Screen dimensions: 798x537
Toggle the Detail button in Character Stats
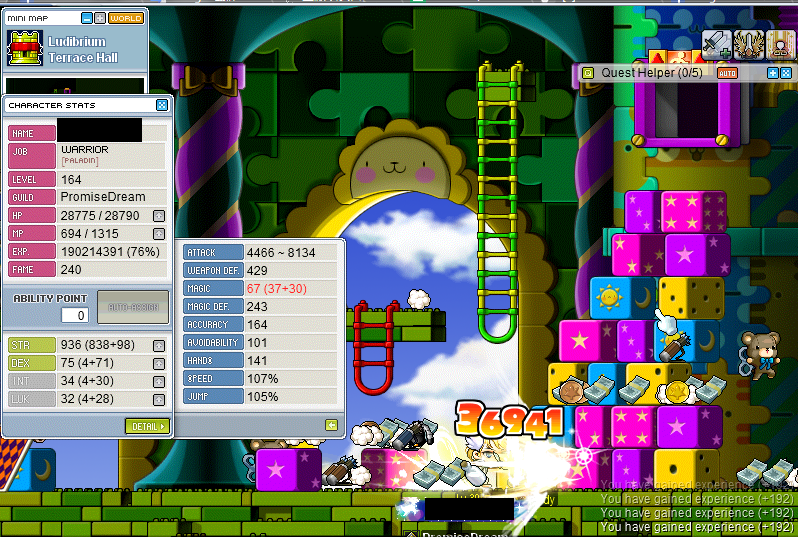pos(148,426)
